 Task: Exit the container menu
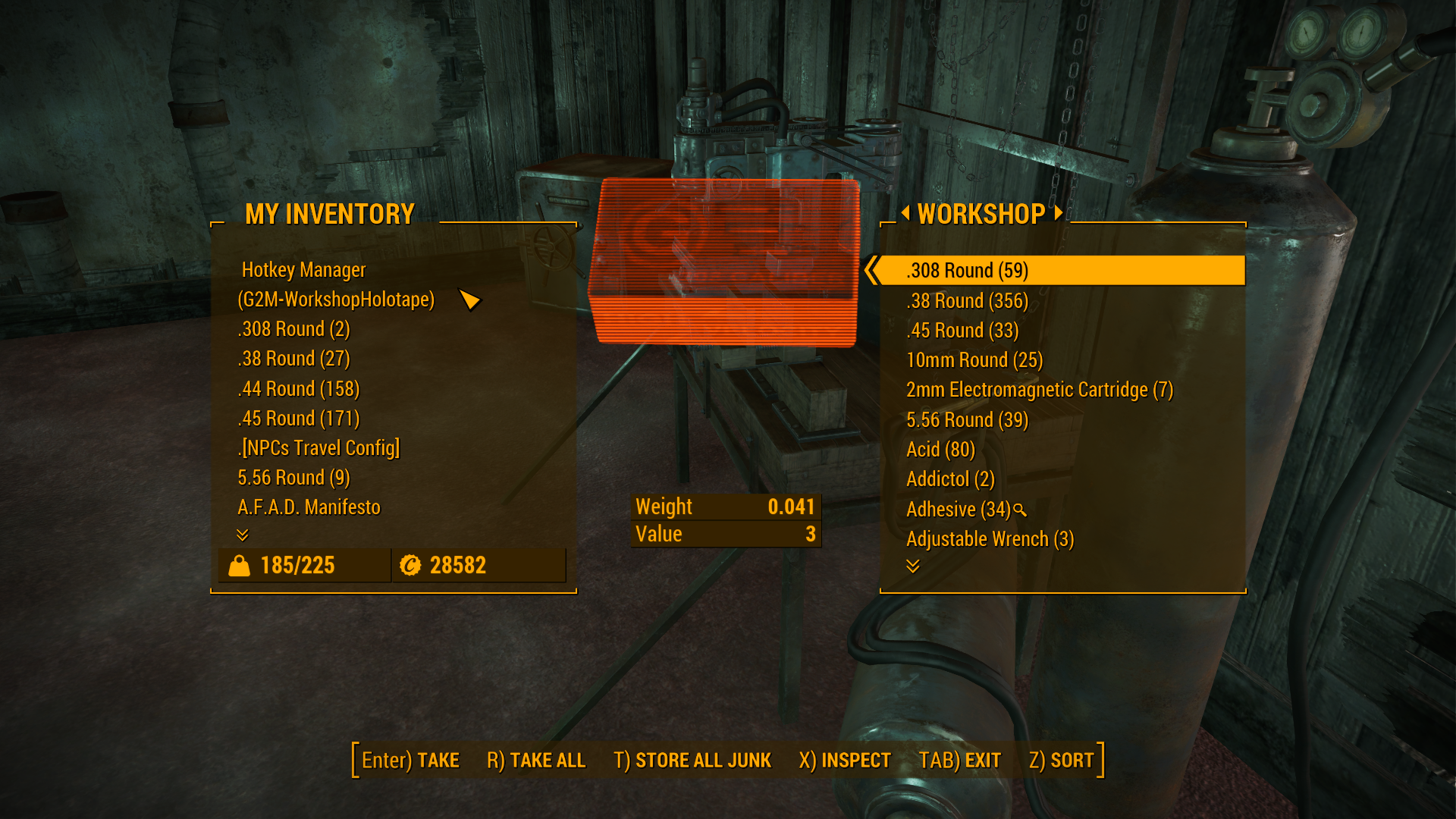(959, 761)
